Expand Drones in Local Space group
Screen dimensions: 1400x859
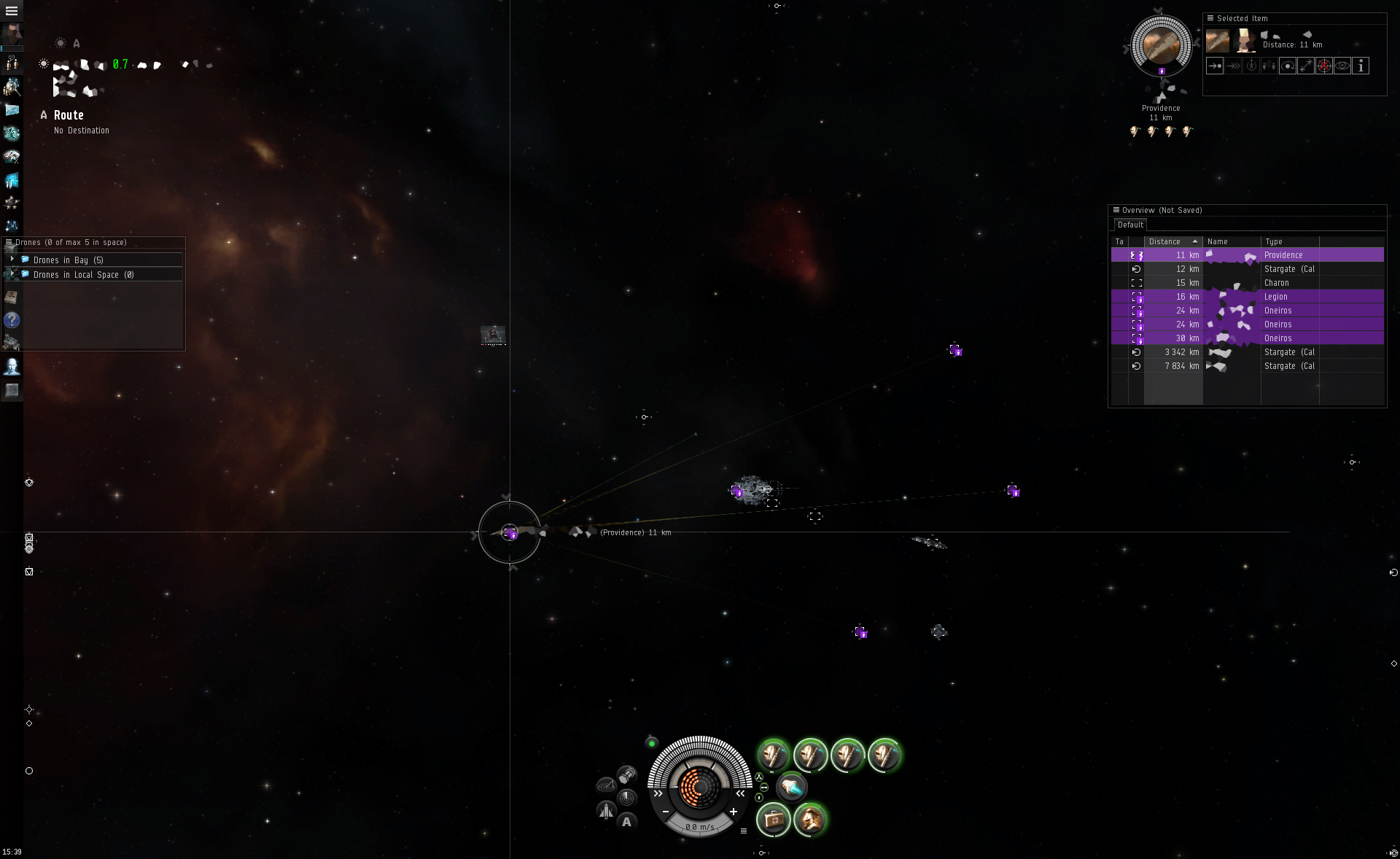click(12, 274)
